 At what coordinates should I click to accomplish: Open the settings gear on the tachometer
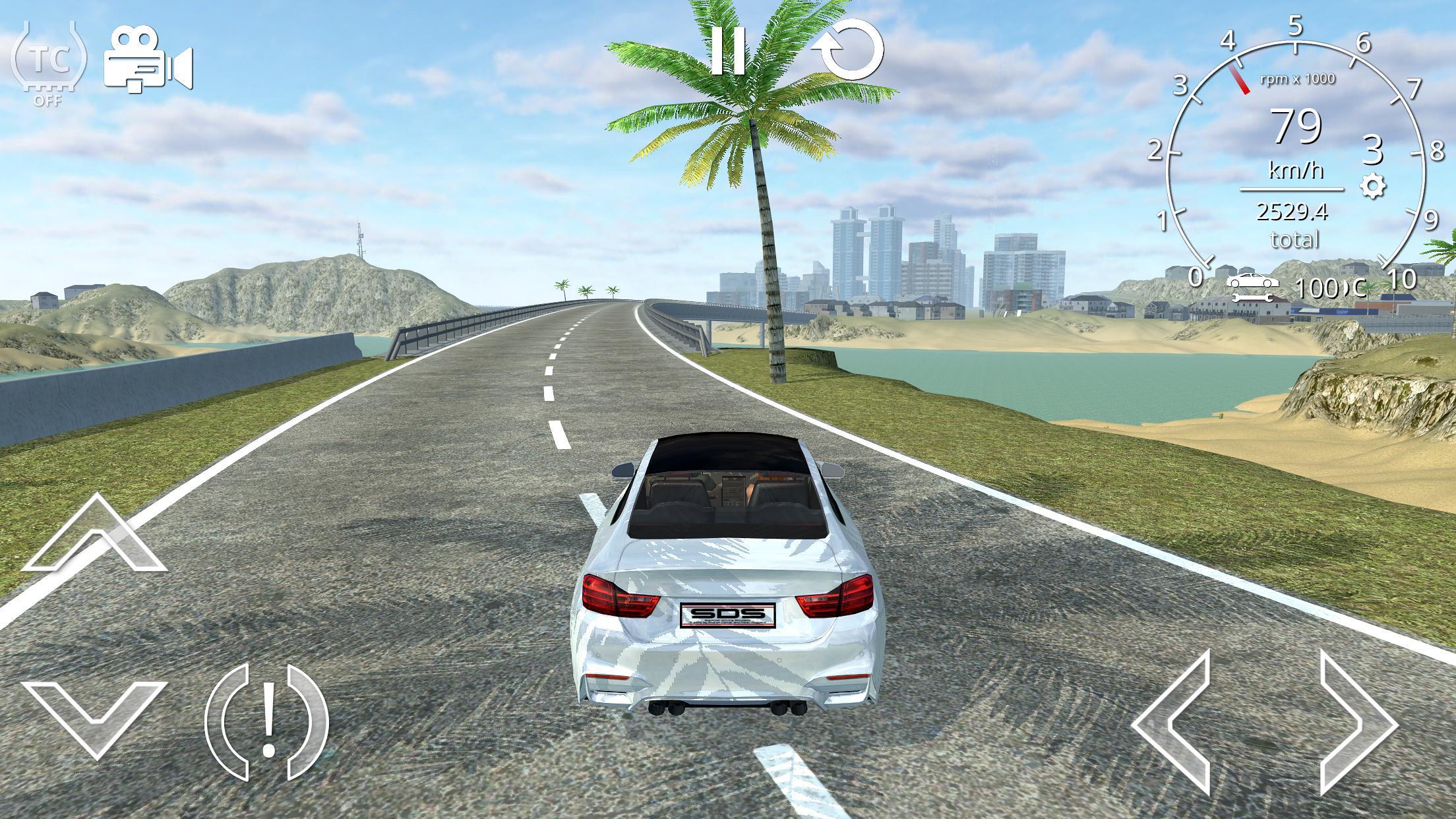point(1374,188)
